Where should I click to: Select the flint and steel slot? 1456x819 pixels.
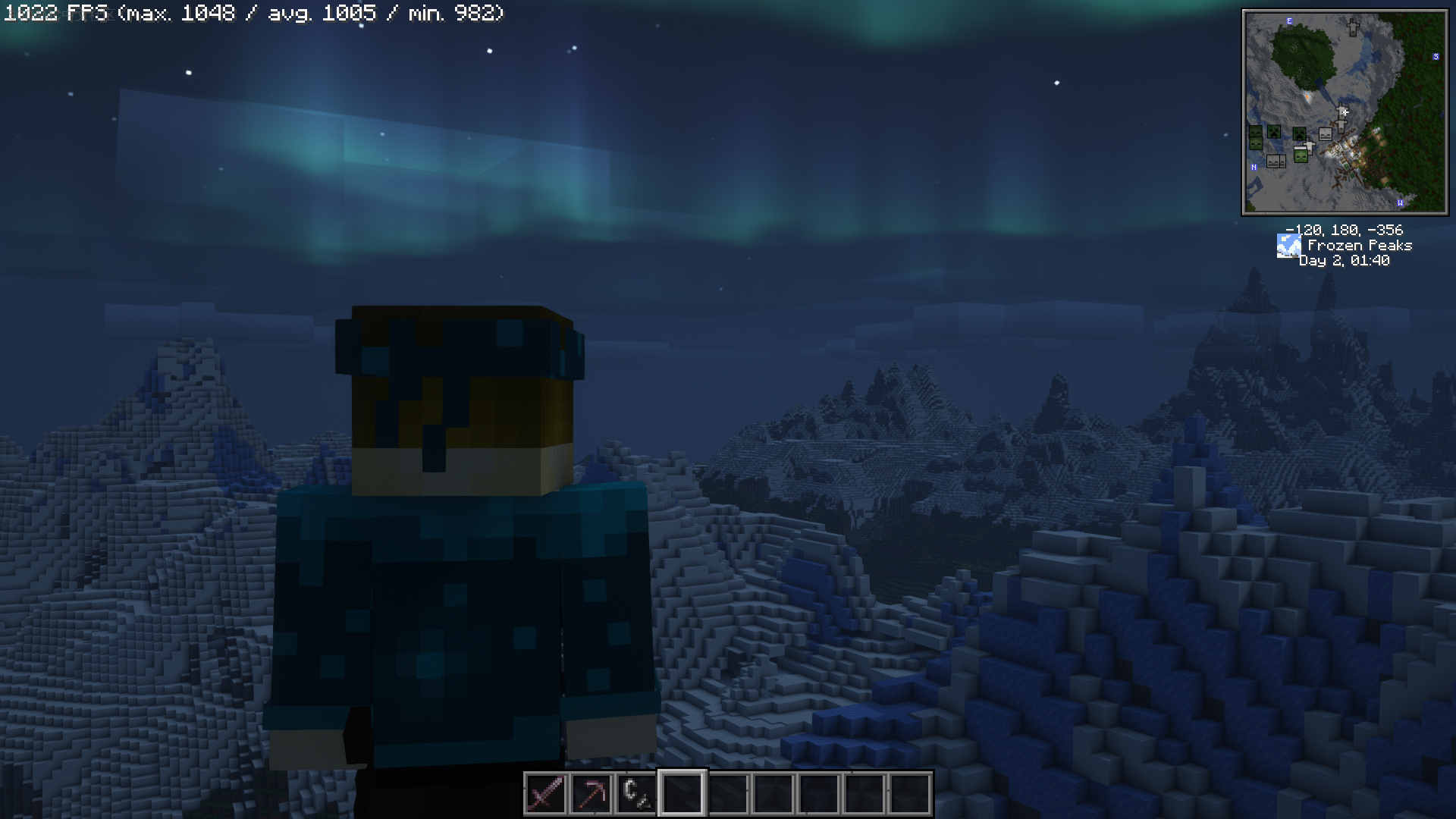coord(636,793)
